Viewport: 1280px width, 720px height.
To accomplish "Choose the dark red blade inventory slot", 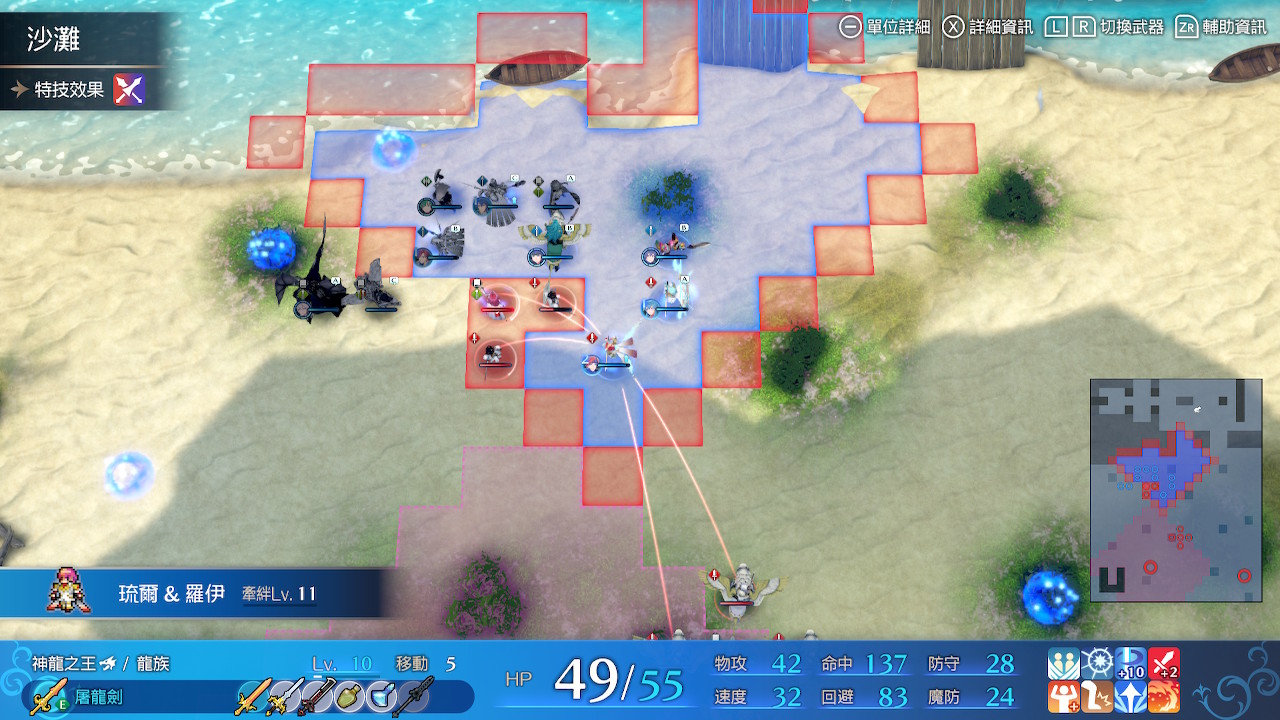I will [316, 696].
